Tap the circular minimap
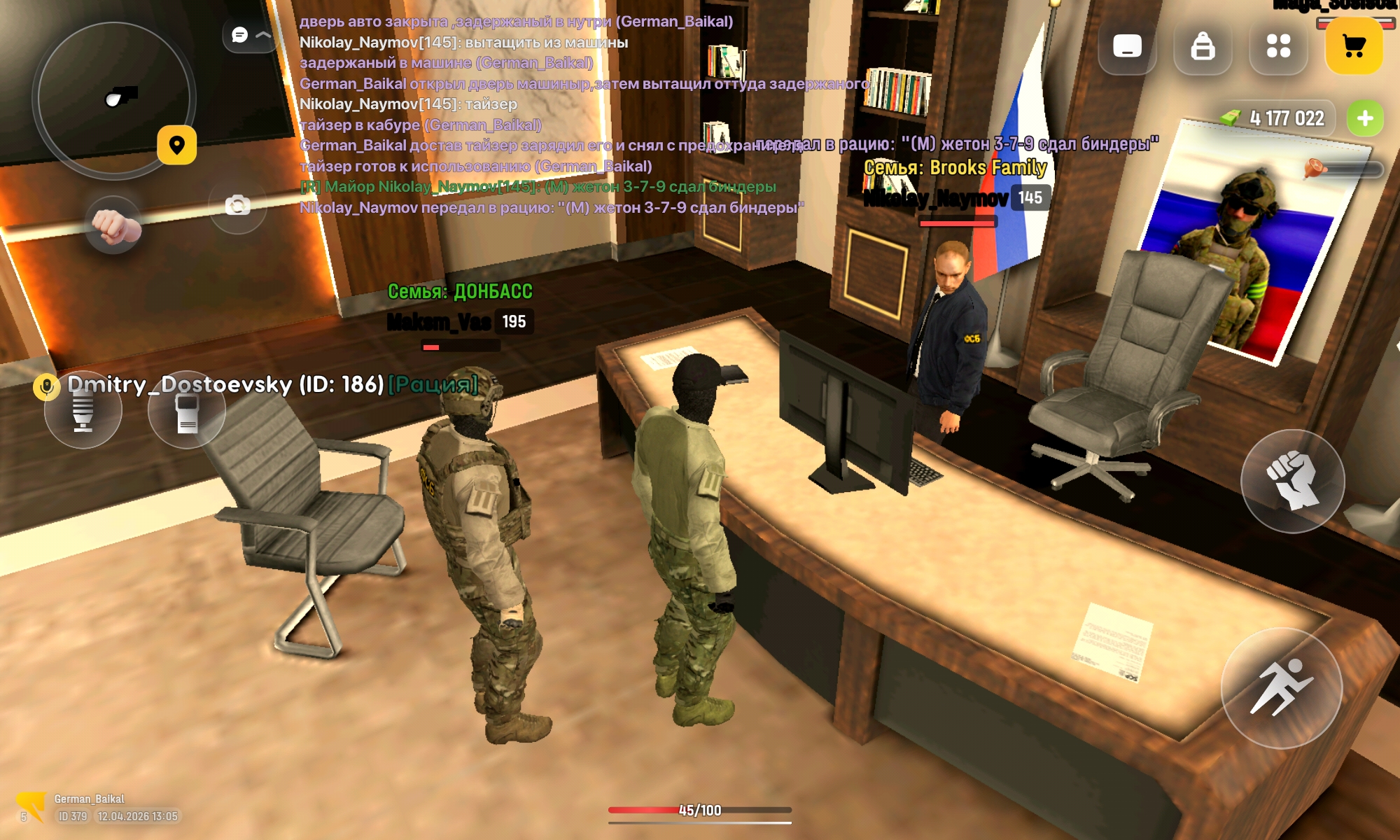 point(112,99)
